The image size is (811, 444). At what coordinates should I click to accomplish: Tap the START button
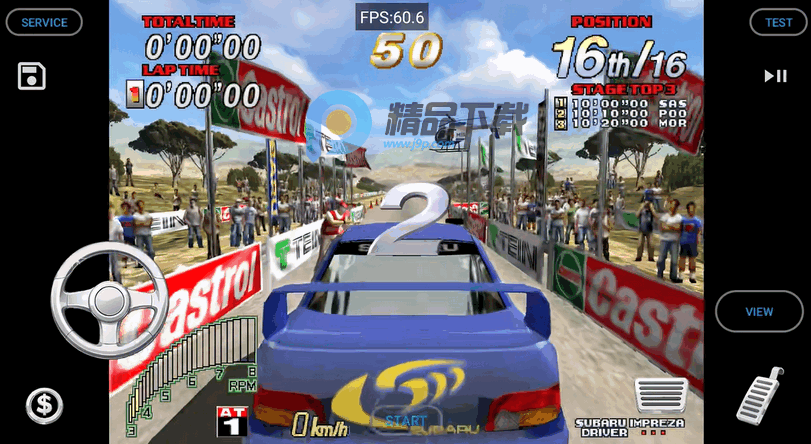point(406,422)
